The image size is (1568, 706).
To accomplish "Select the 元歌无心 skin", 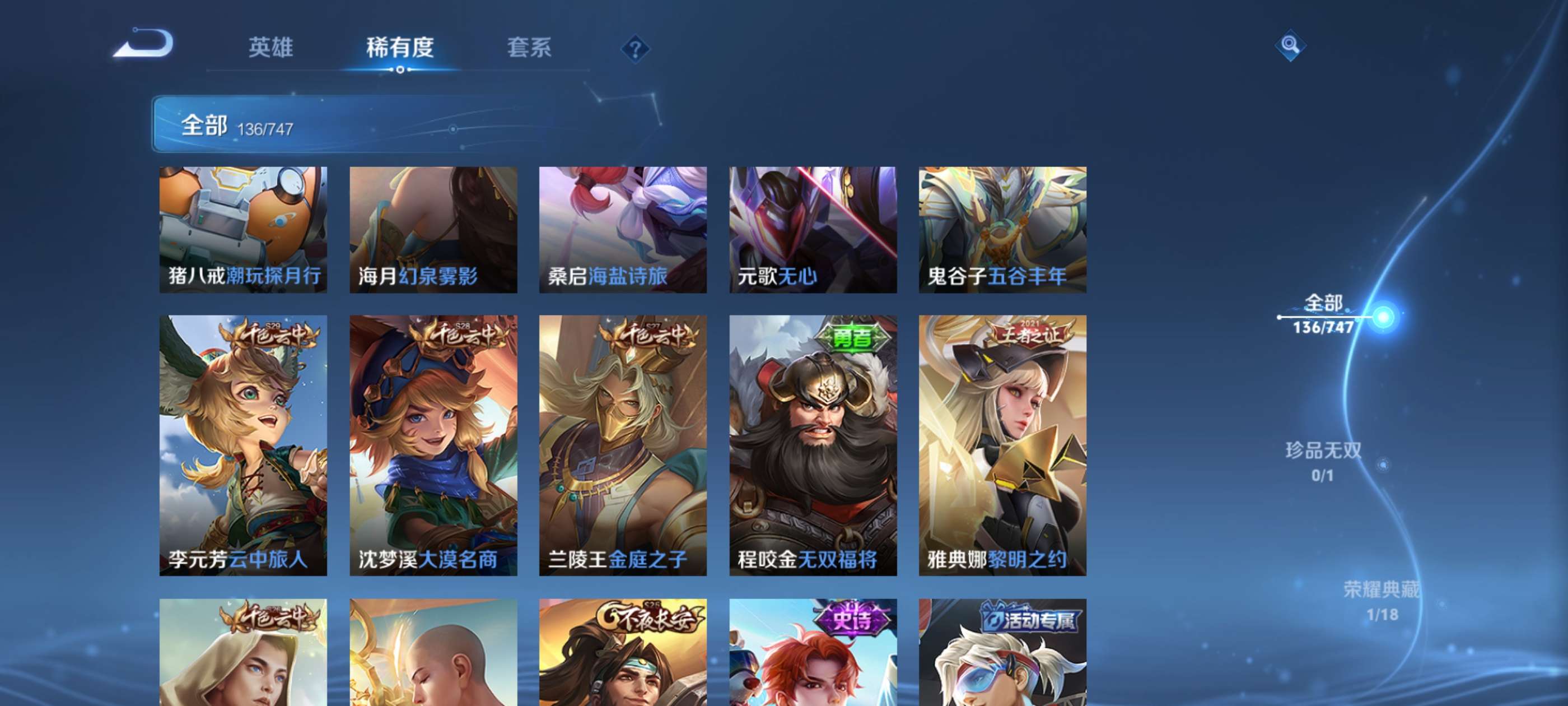I will [813, 229].
